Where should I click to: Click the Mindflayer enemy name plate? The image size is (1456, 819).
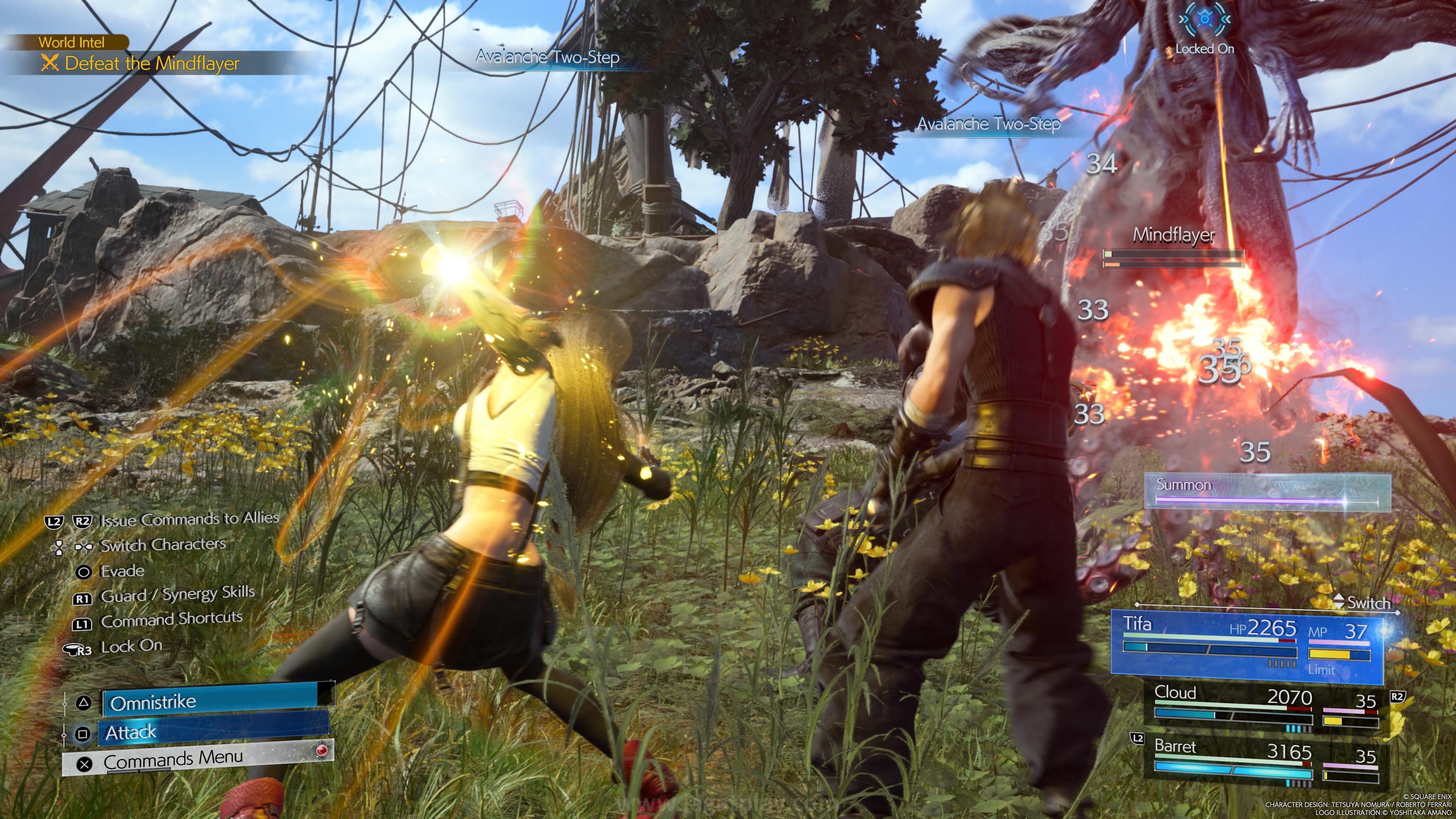tap(1174, 235)
